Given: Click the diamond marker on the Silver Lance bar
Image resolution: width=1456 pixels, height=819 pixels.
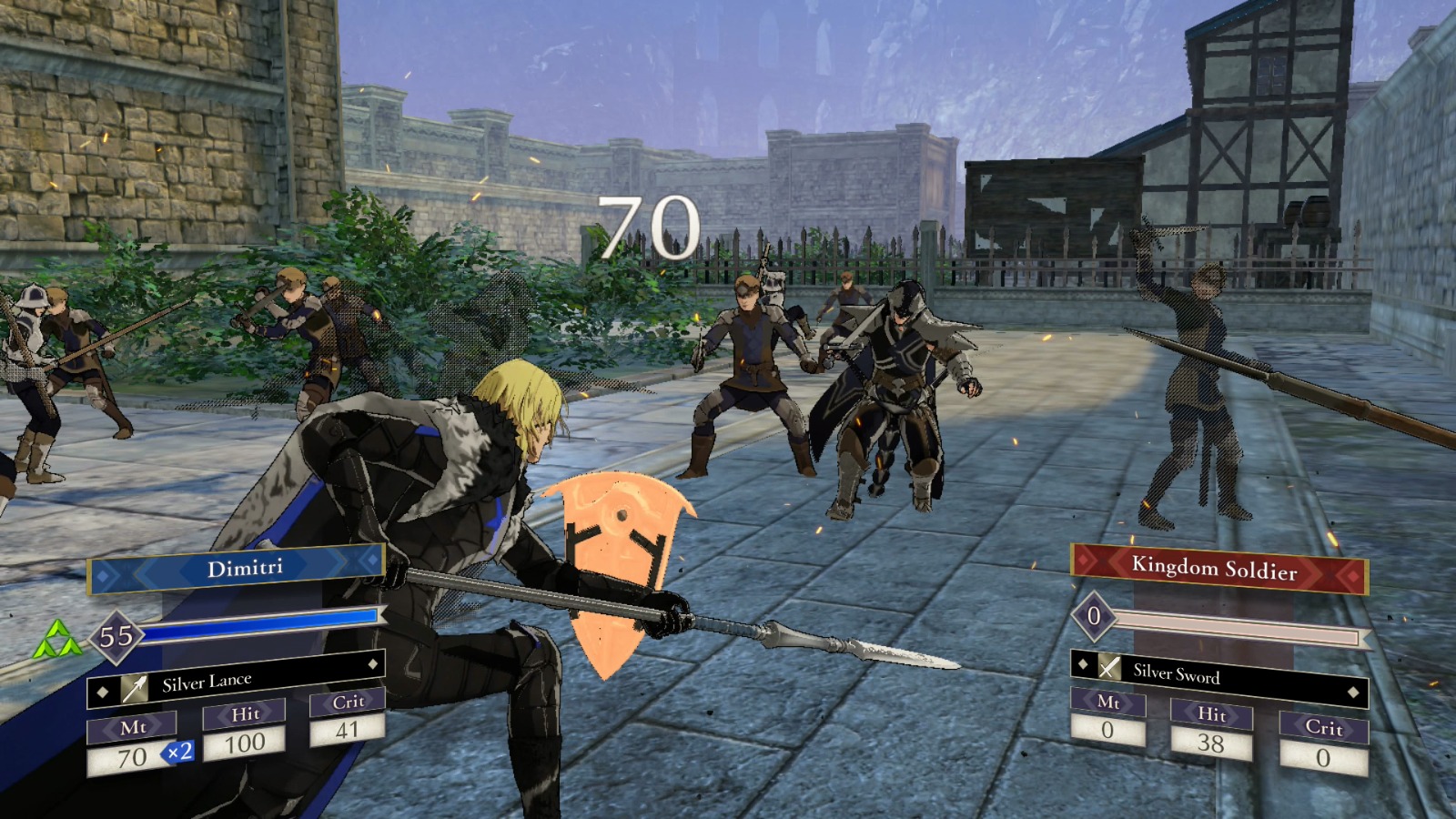Looking at the screenshot, I should (x=373, y=666).
